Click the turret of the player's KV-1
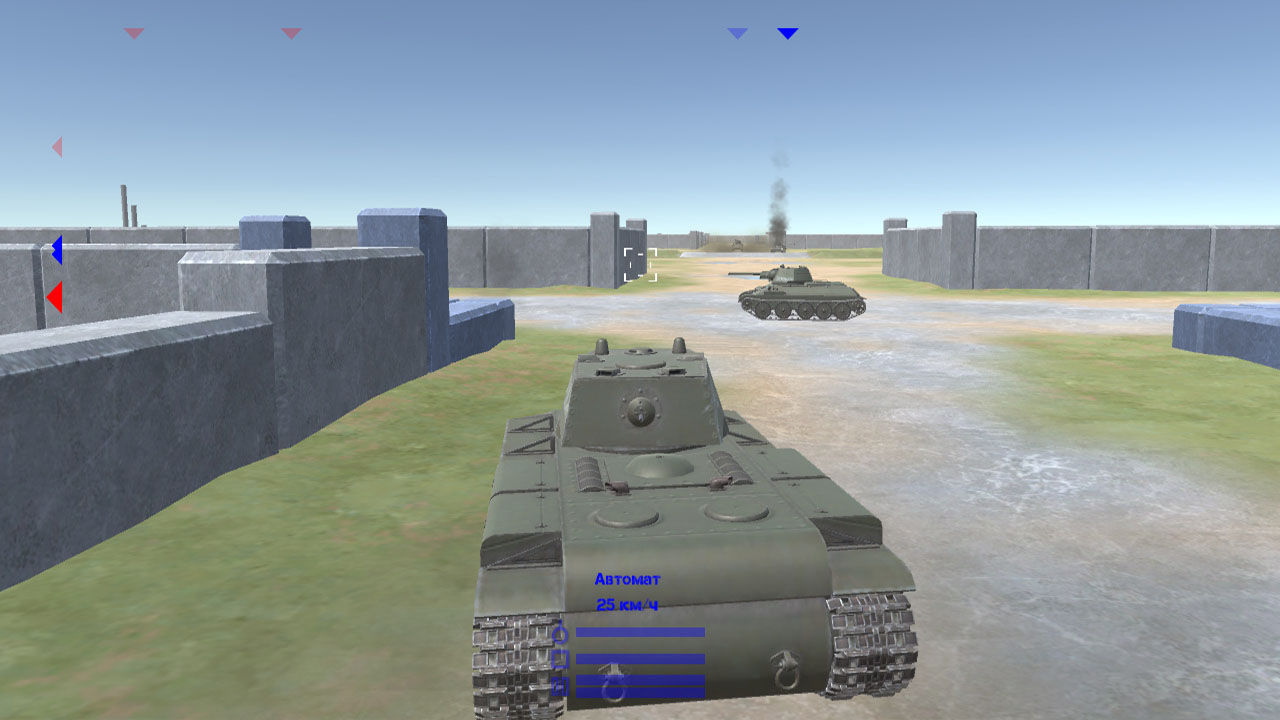This screenshot has width=1280, height=720. (640, 400)
